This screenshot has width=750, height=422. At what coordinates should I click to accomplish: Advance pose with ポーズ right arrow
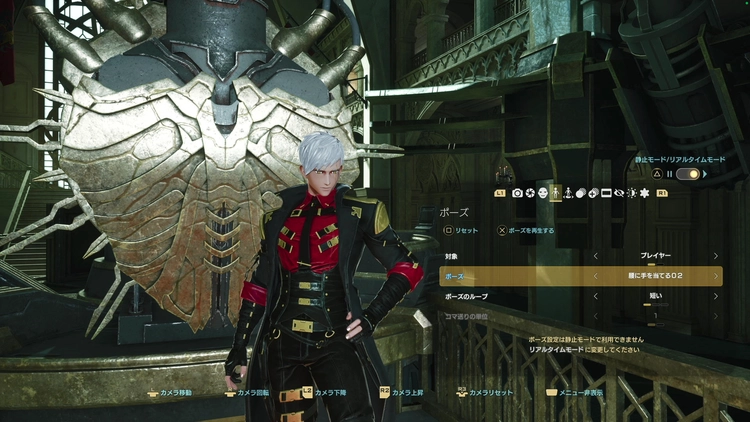pyautogui.click(x=716, y=276)
